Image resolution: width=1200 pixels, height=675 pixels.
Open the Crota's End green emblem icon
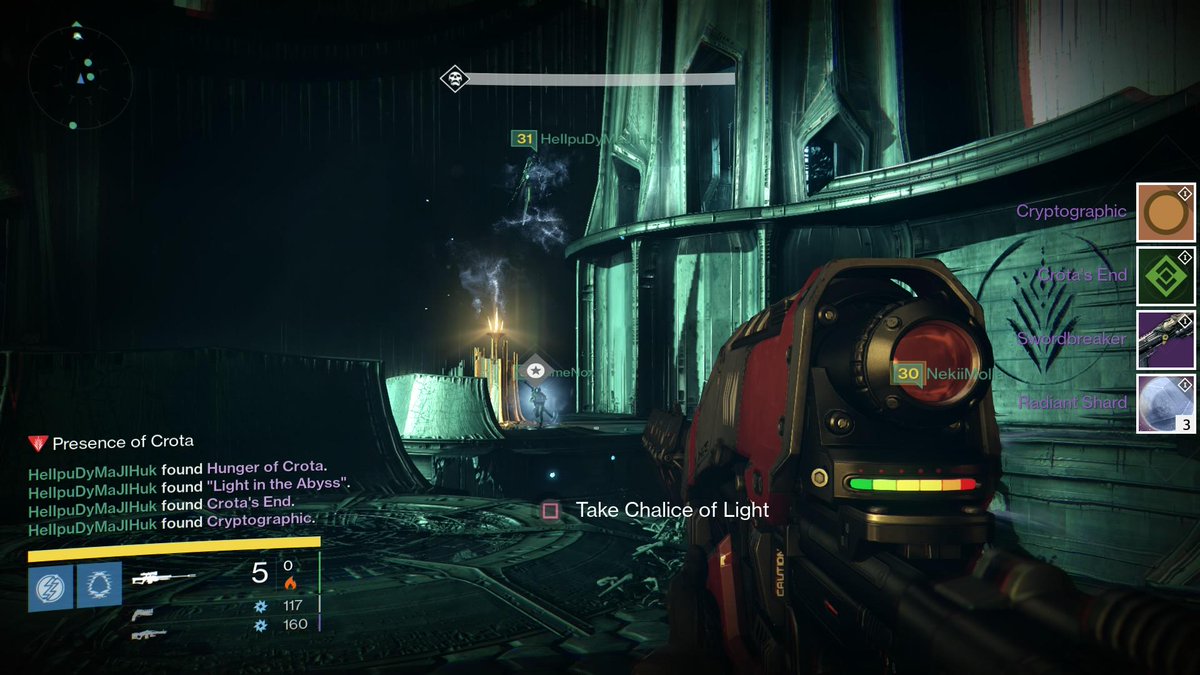point(1166,276)
